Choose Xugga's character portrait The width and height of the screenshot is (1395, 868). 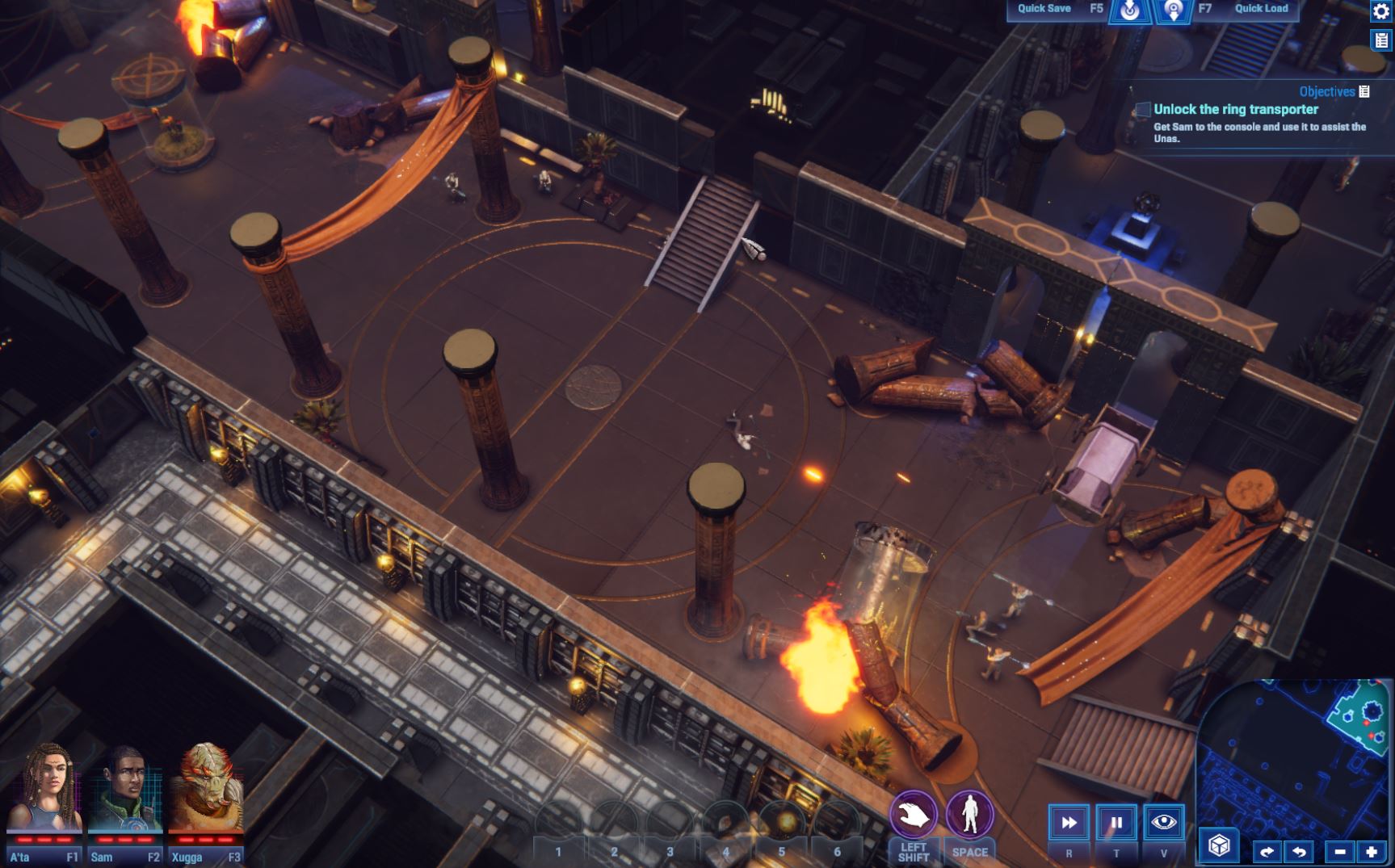click(206, 791)
